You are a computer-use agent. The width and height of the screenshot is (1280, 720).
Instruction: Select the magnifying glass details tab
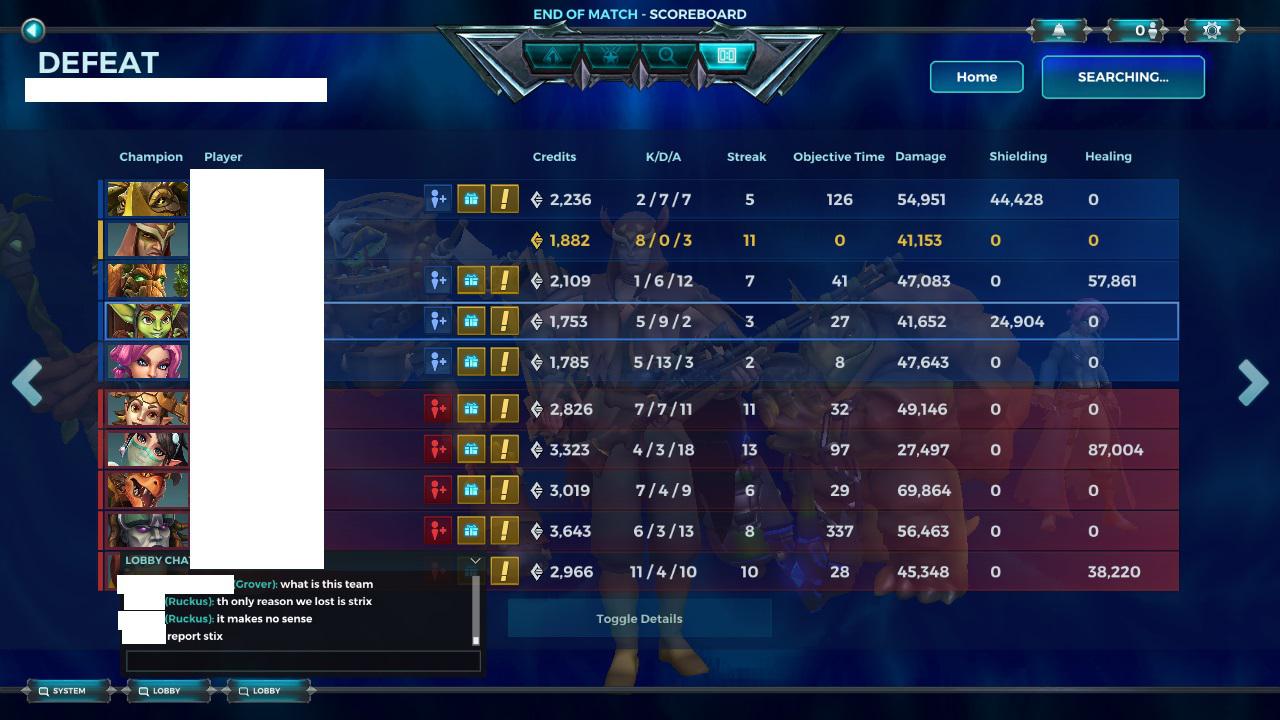click(x=667, y=57)
